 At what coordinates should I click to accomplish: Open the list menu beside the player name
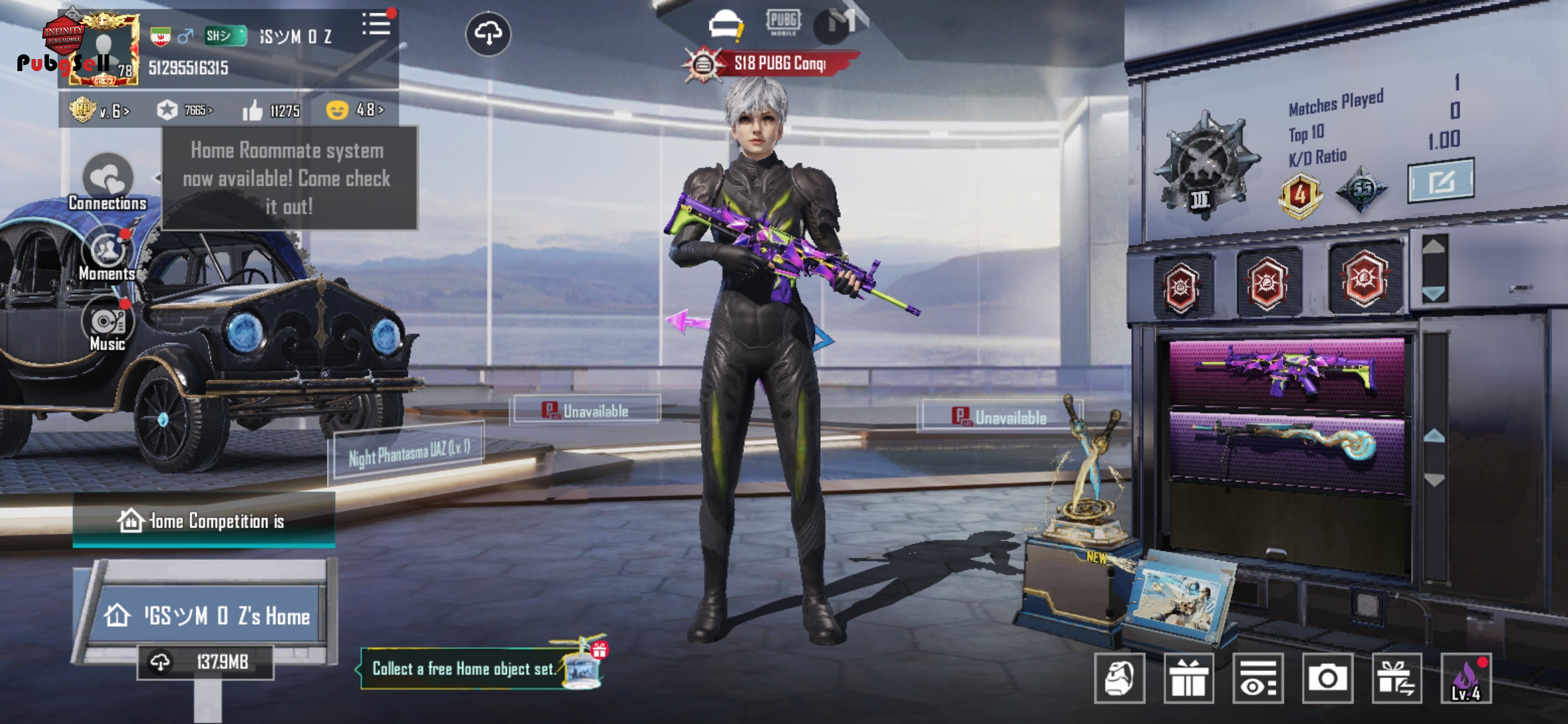click(376, 25)
